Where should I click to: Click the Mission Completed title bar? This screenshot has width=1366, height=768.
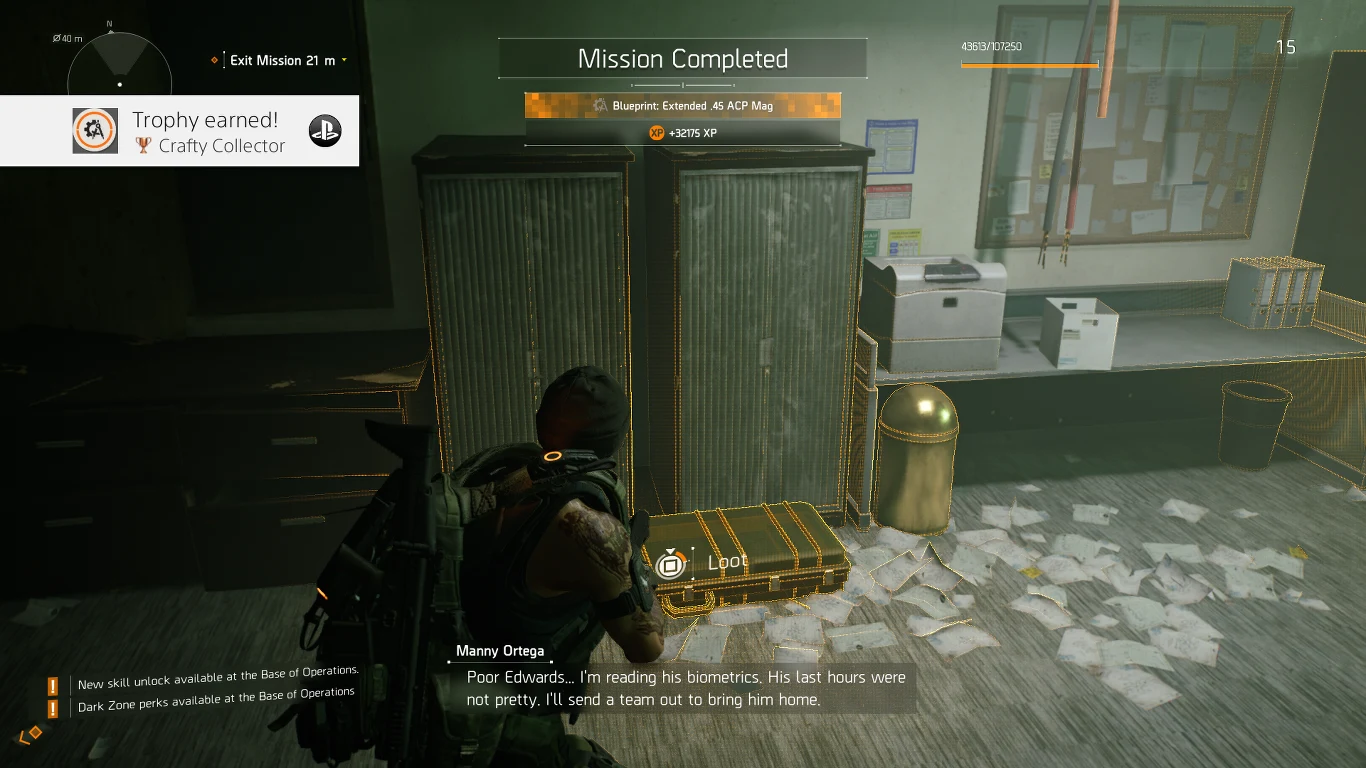pyautogui.click(x=683, y=58)
